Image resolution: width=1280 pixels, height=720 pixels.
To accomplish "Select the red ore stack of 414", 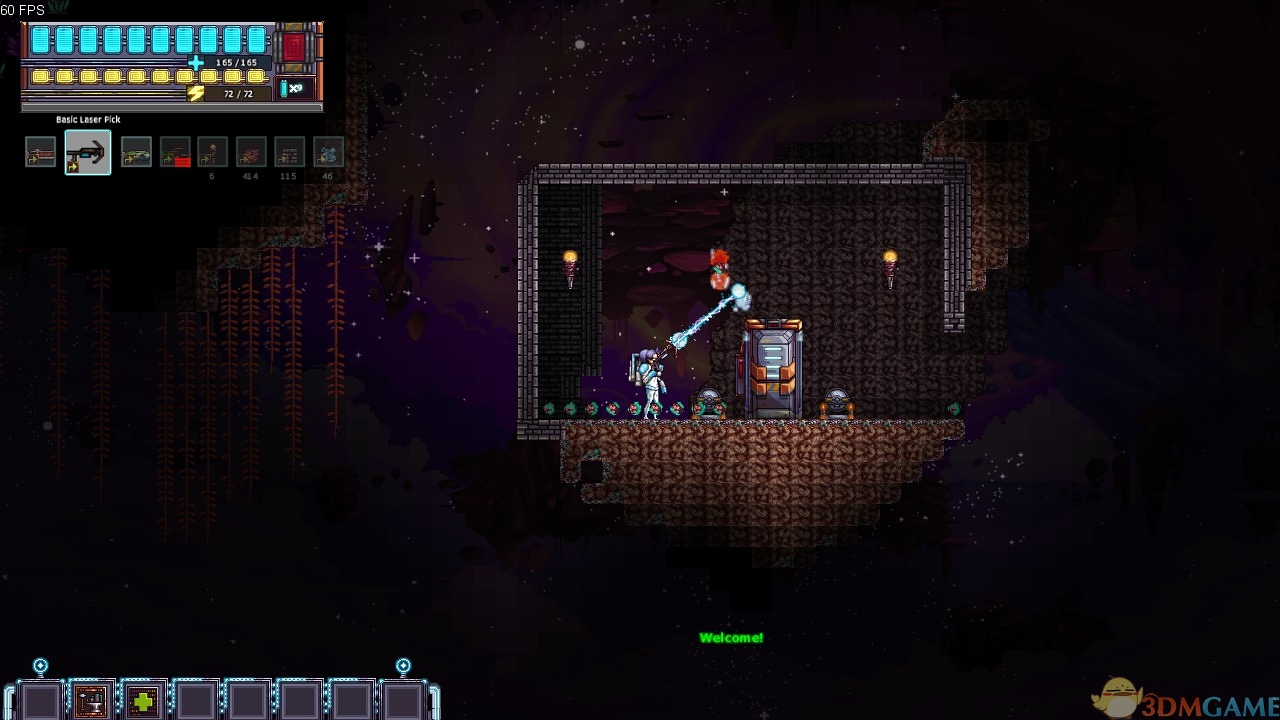I will pos(251,152).
